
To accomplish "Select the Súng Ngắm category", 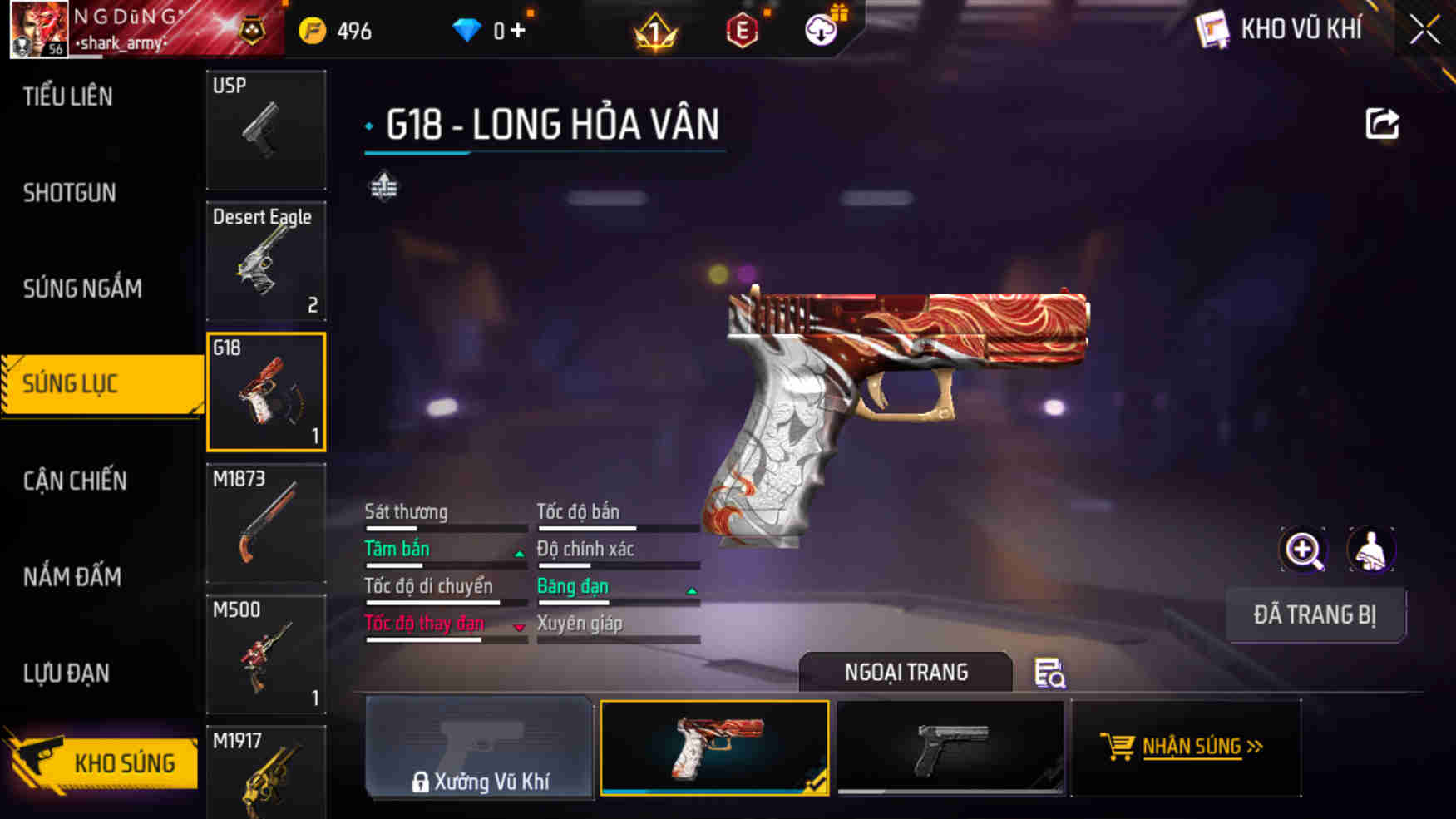I will (x=82, y=289).
